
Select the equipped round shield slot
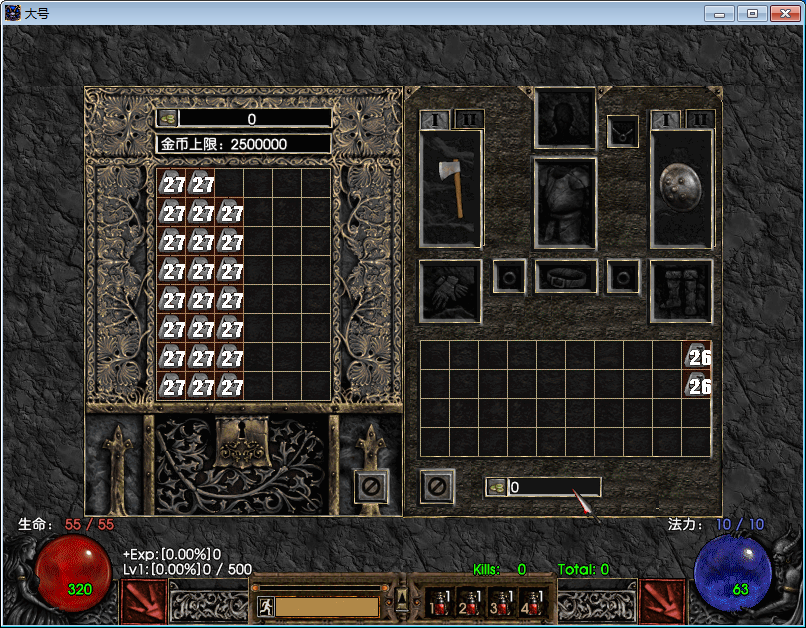(681, 188)
